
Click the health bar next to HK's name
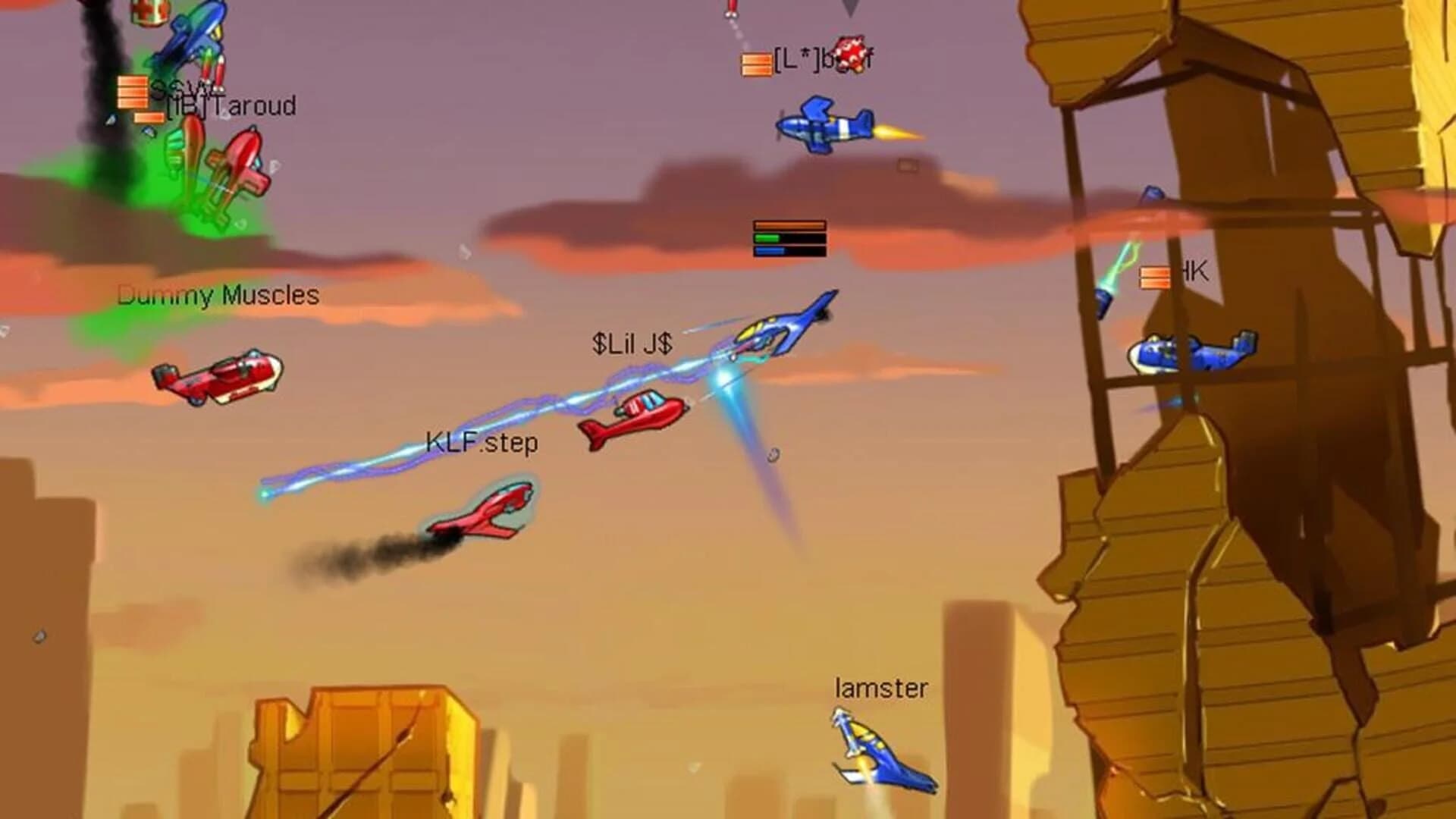coord(1154,277)
